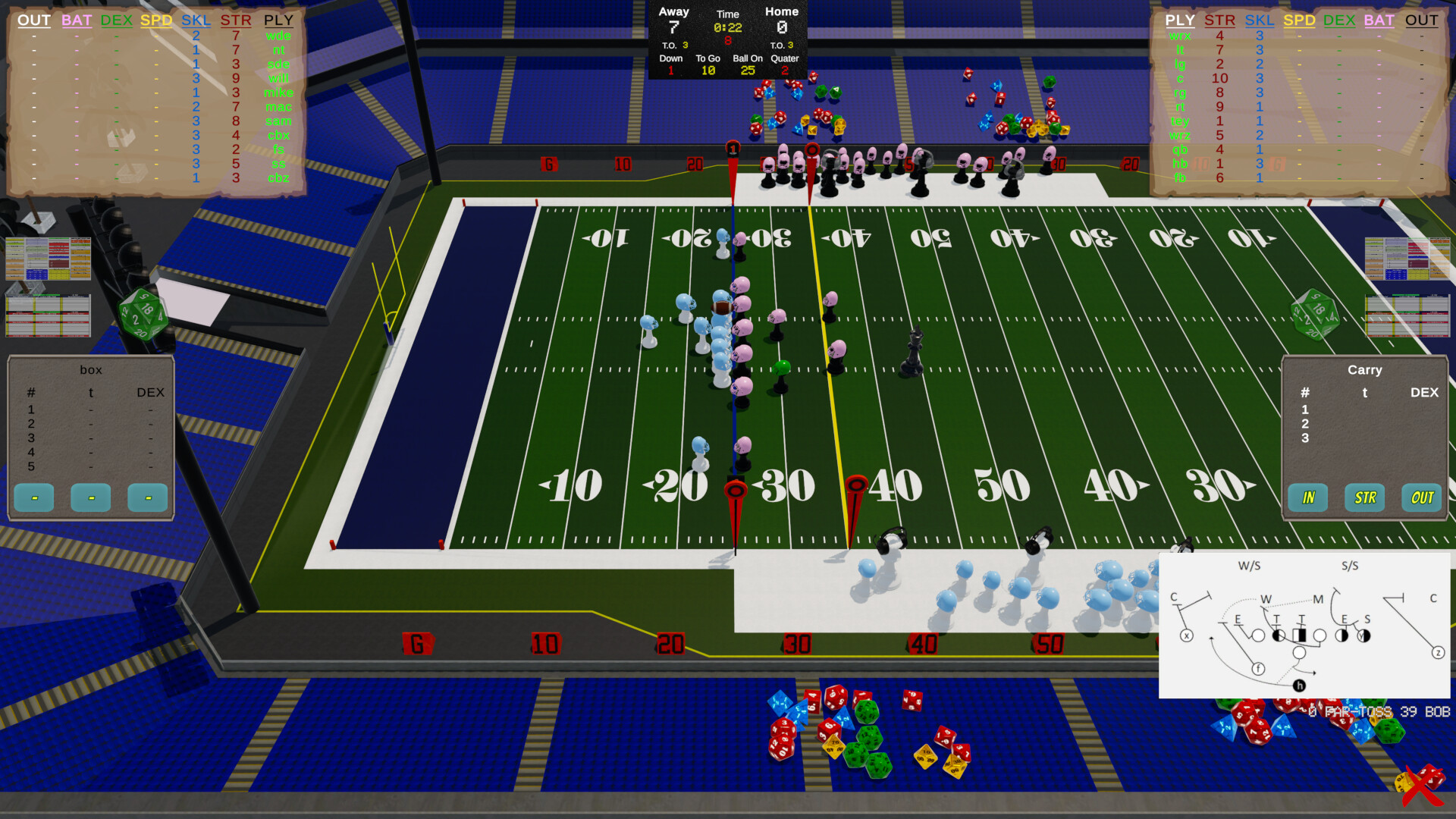Select the green d20 die on the right sideline
This screenshot has height=819, width=1456.
coord(1315,314)
